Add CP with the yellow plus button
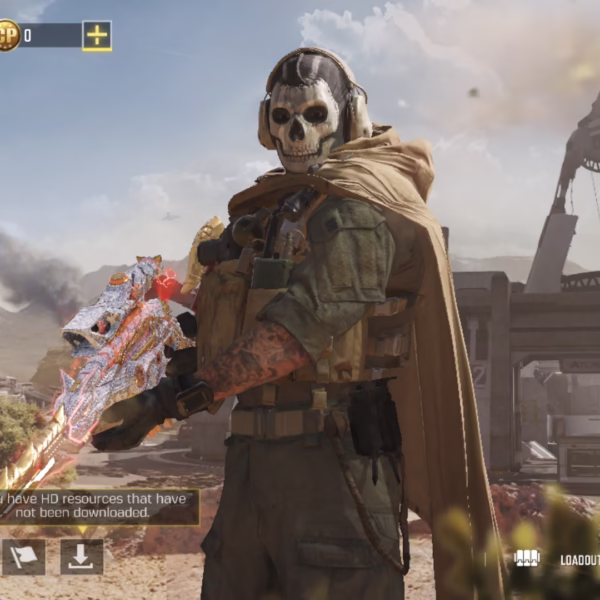 pos(97,36)
